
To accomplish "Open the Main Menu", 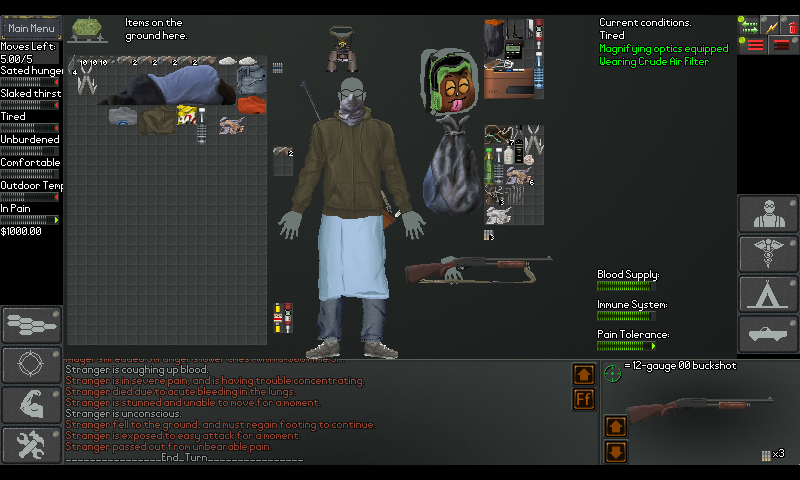I will (31, 29).
